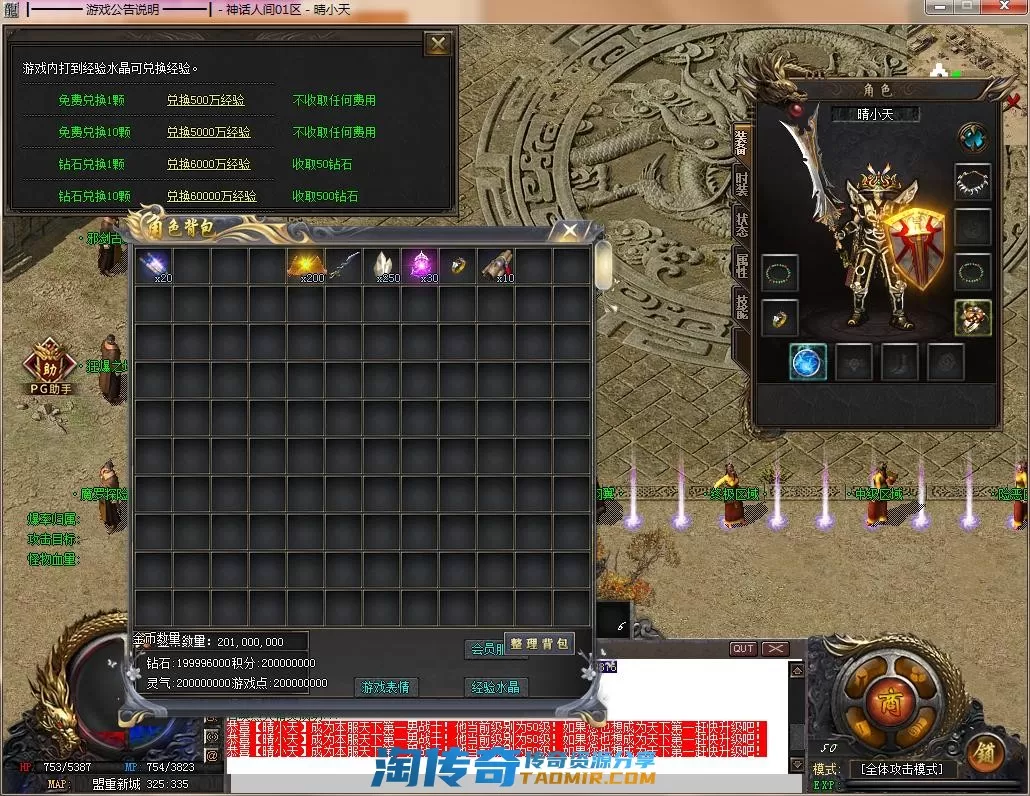Choose the 兑换5000万经验 exchange link

(x=208, y=132)
